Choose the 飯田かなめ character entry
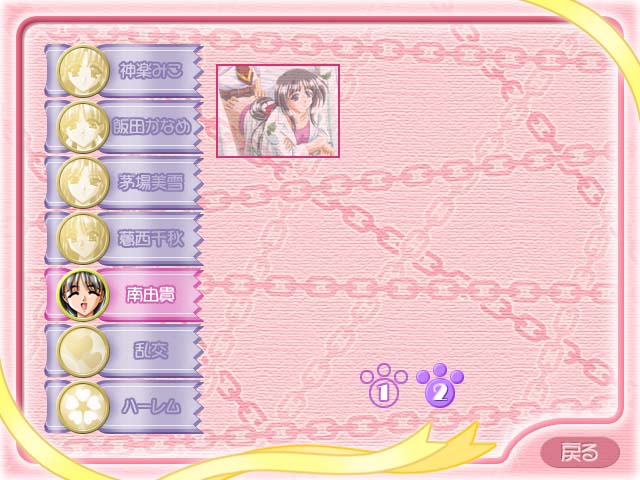Image resolution: width=640 pixels, height=480 pixels. [x=125, y=126]
